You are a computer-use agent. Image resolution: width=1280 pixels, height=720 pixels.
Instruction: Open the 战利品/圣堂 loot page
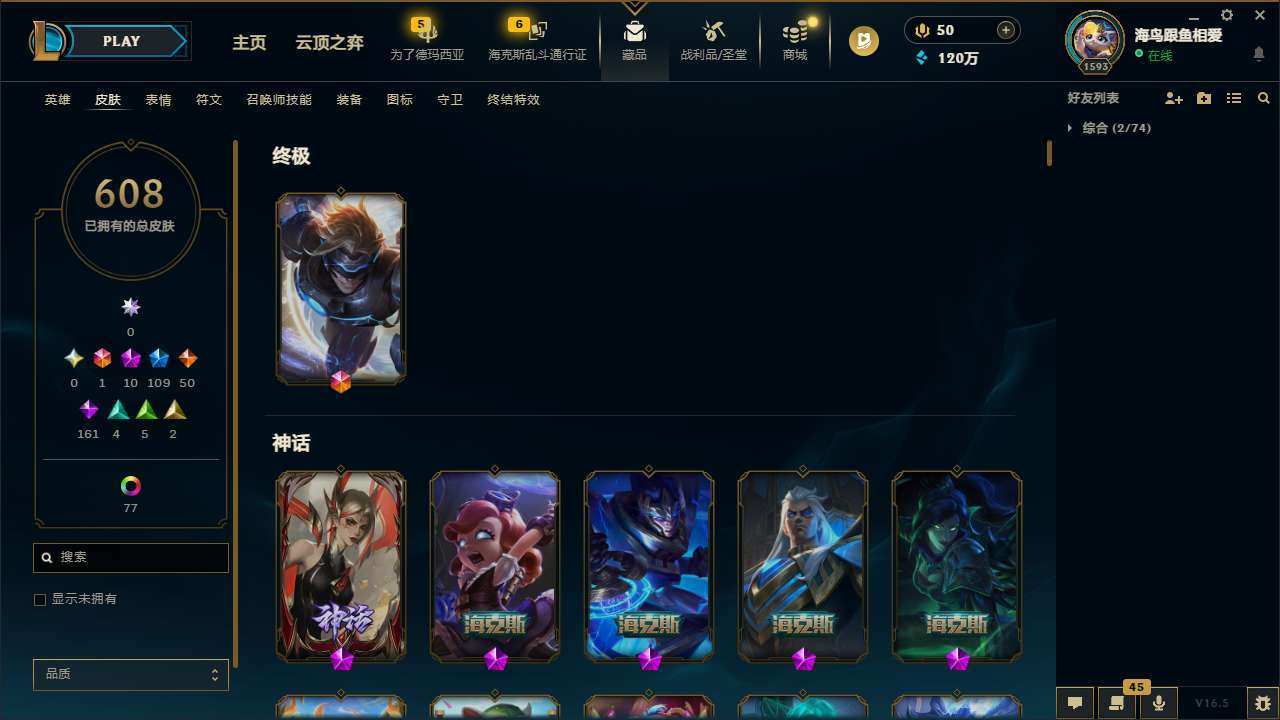[714, 40]
